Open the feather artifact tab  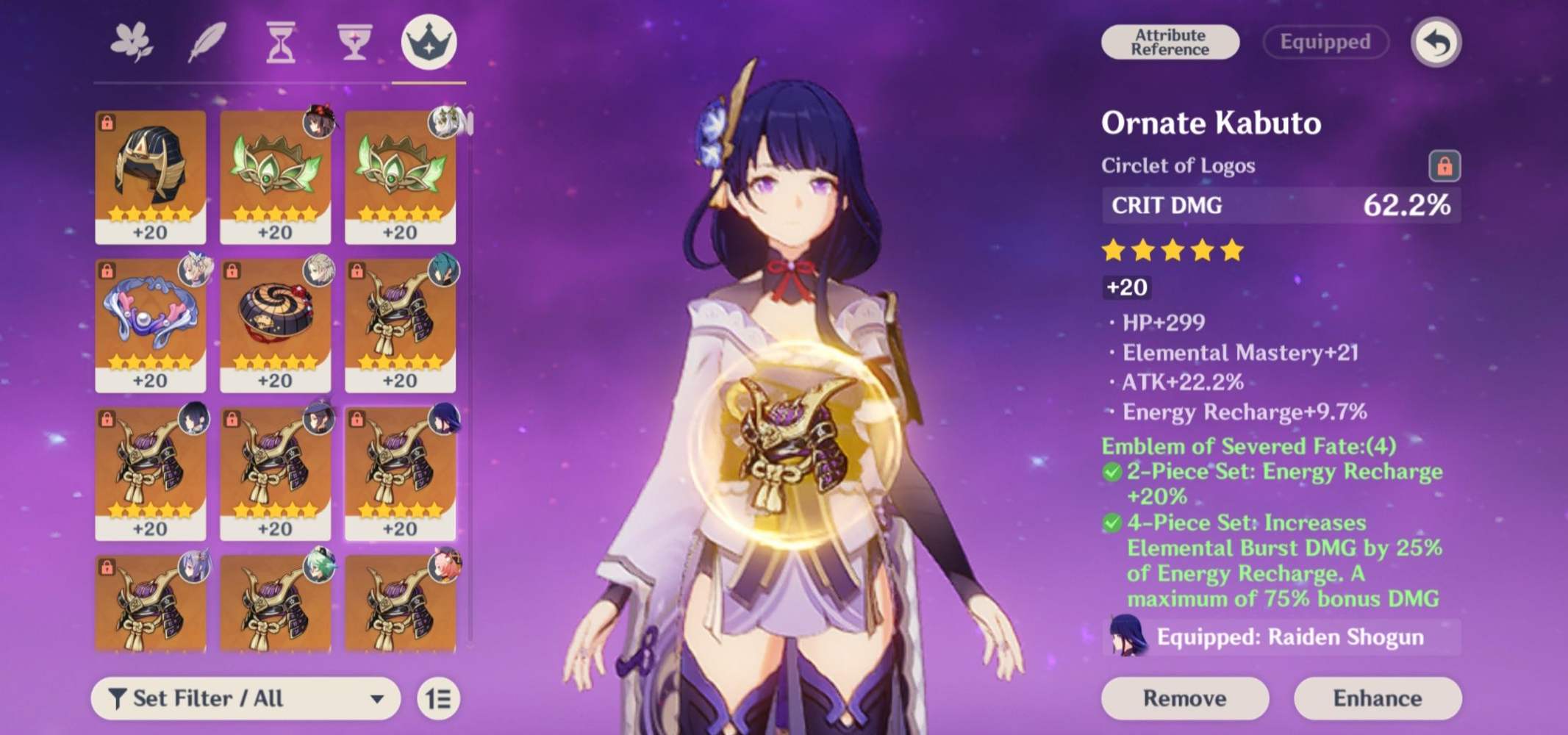[x=207, y=42]
